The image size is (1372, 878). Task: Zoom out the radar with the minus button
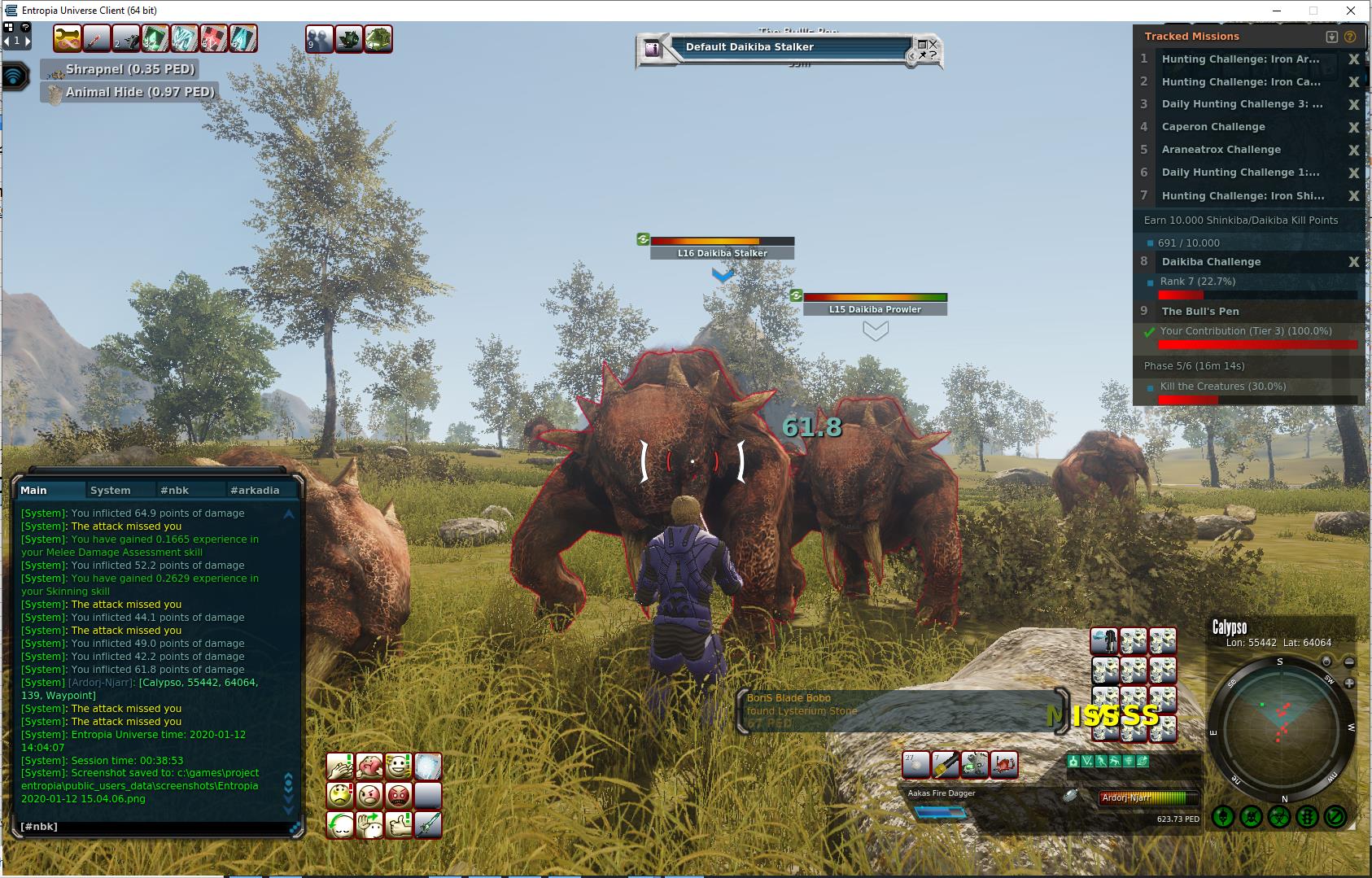1349,662
